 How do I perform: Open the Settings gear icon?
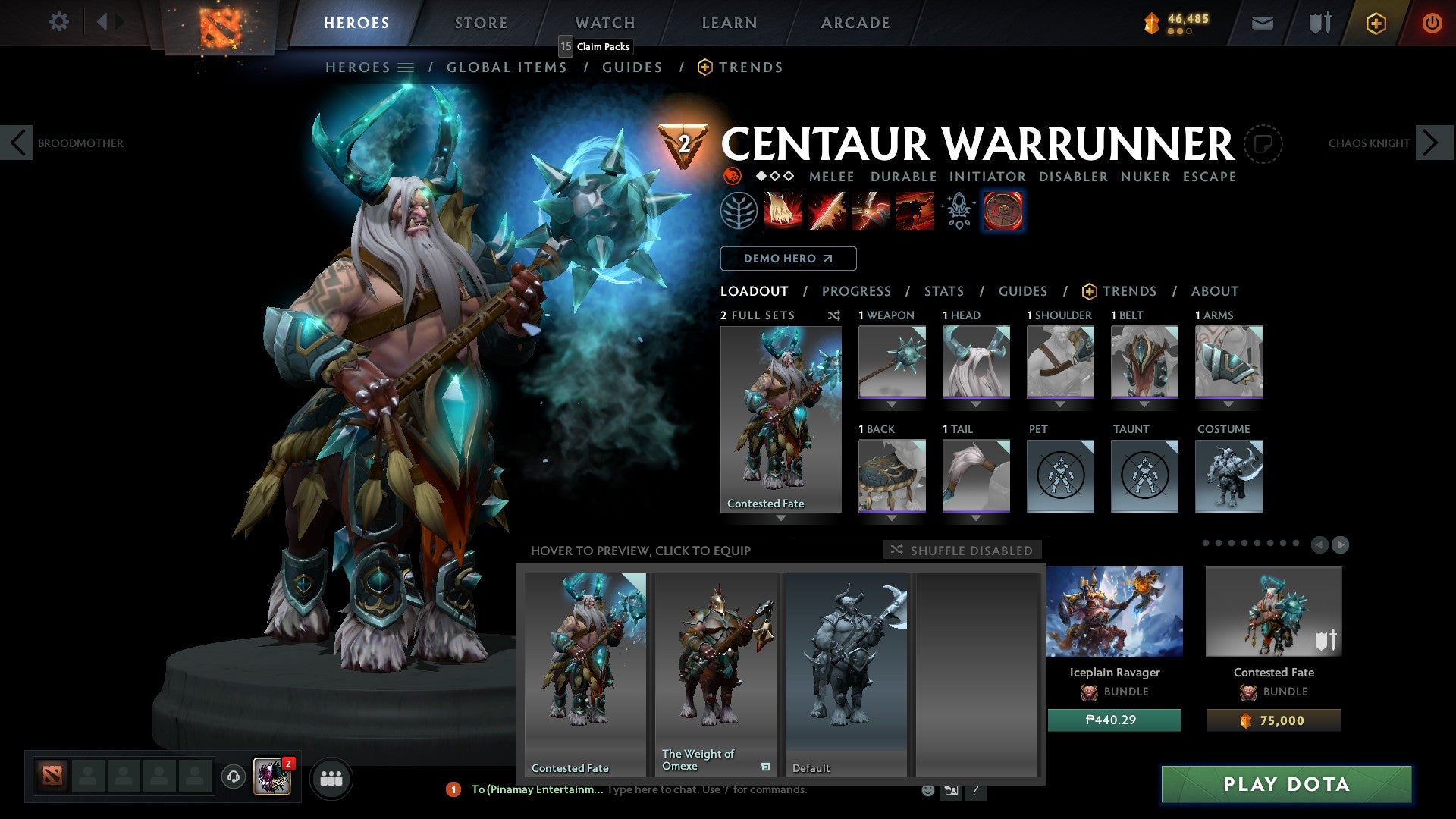58,22
